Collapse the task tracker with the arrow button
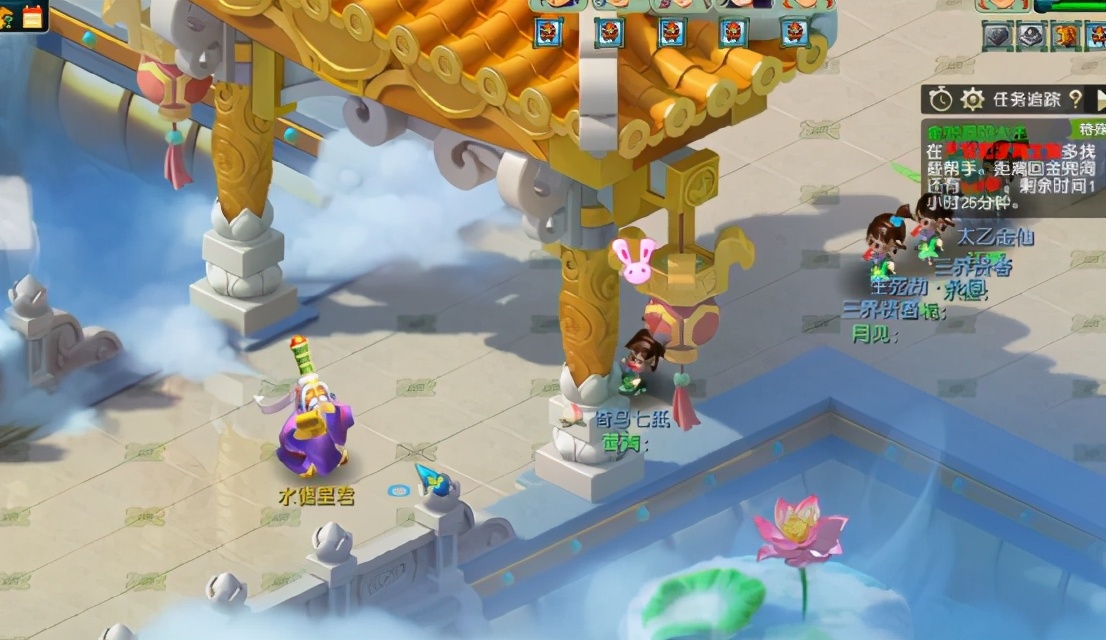1106x640 pixels. (x=1098, y=99)
